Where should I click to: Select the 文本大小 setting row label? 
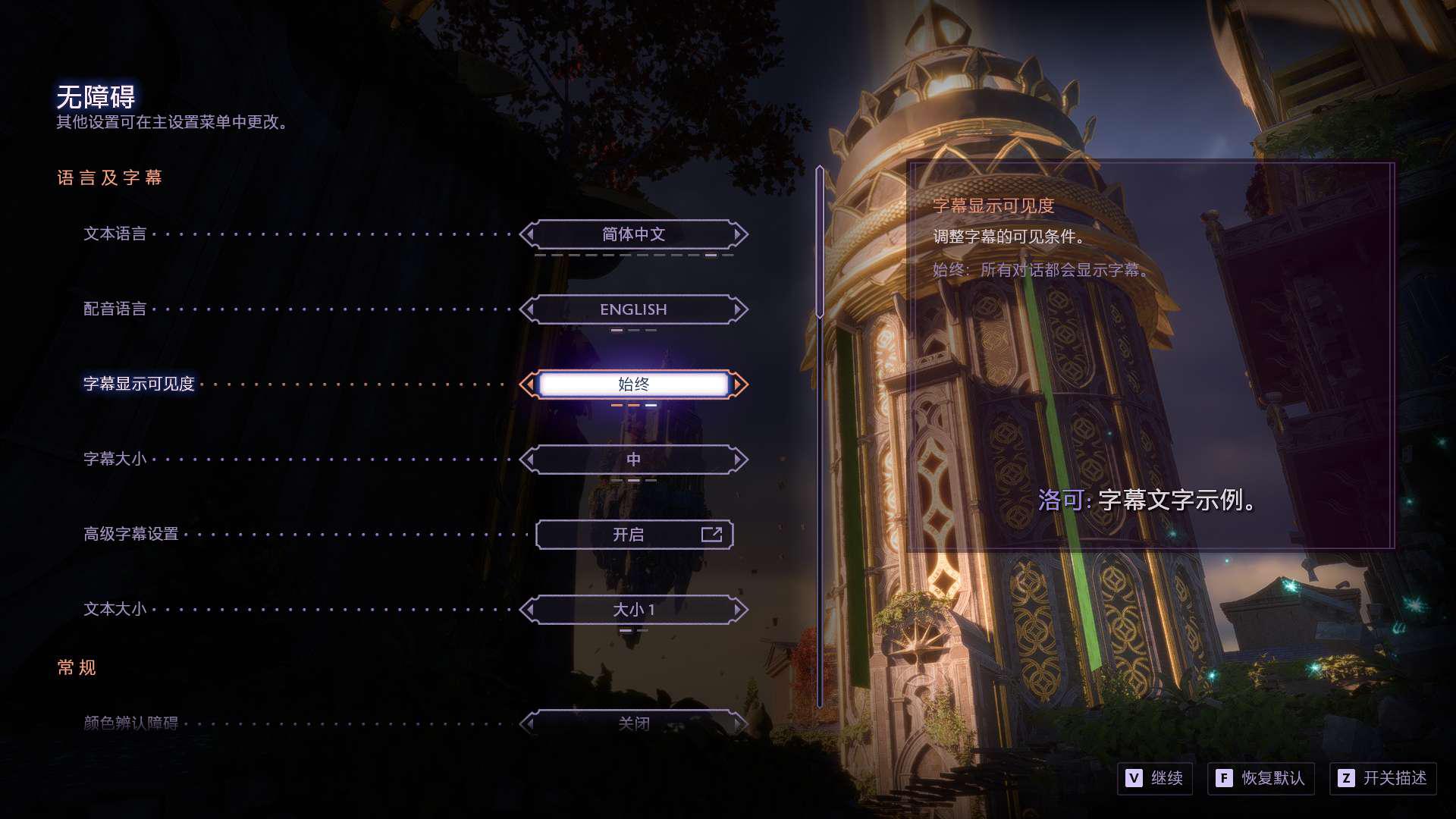[115, 610]
